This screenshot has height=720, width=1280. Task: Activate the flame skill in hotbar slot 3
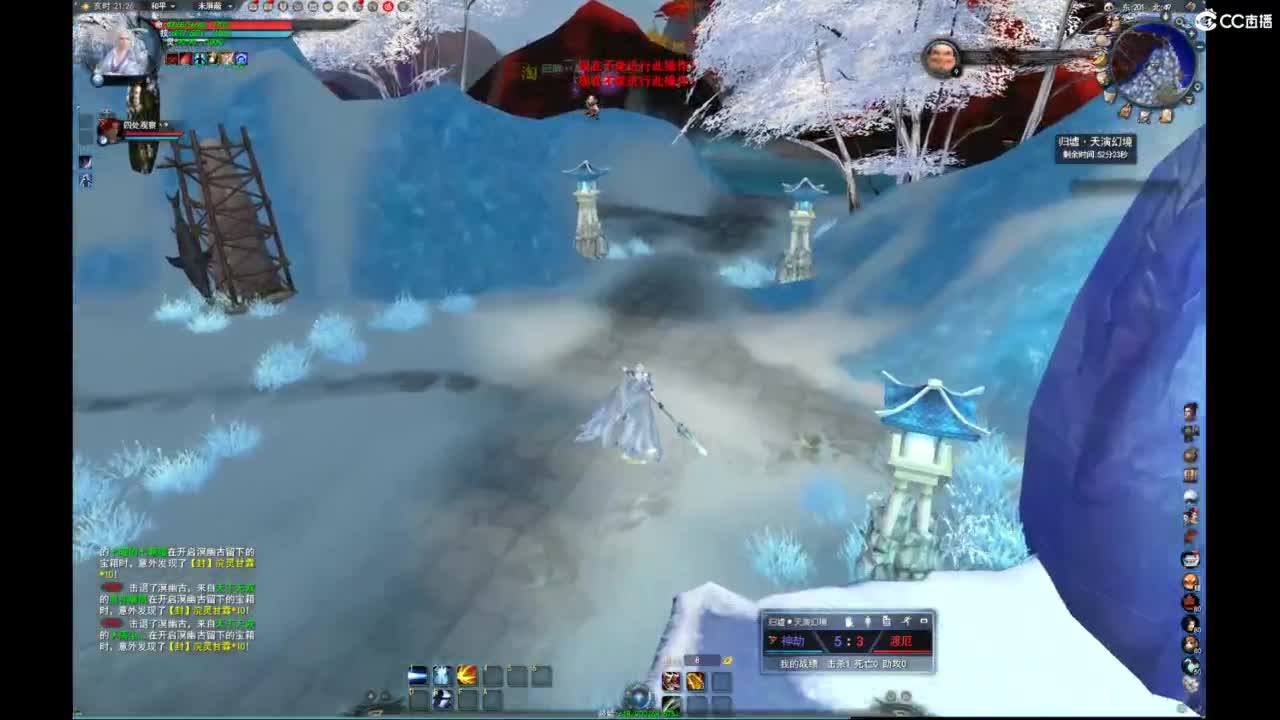click(x=466, y=675)
